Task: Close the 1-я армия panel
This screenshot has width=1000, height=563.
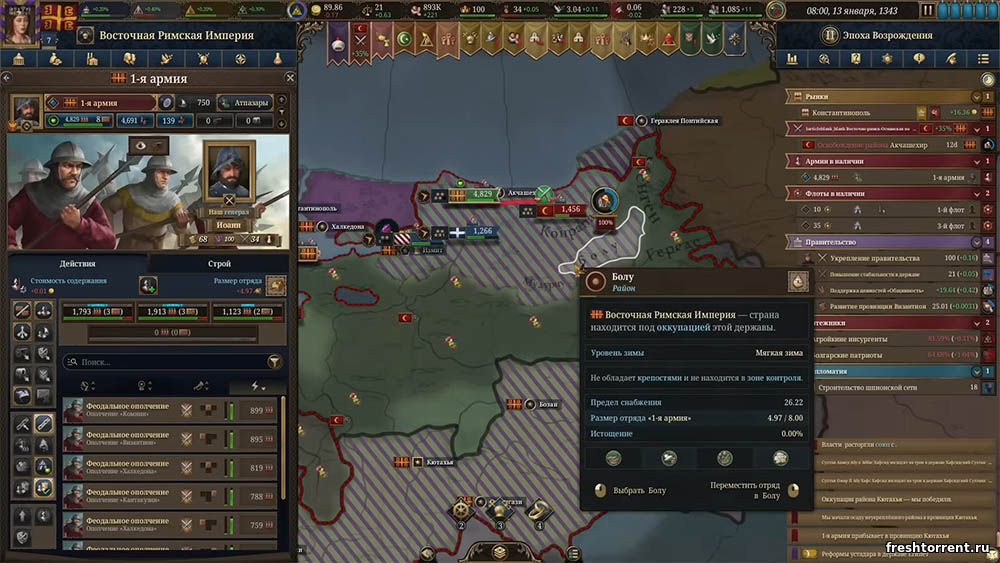Action: [290, 78]
